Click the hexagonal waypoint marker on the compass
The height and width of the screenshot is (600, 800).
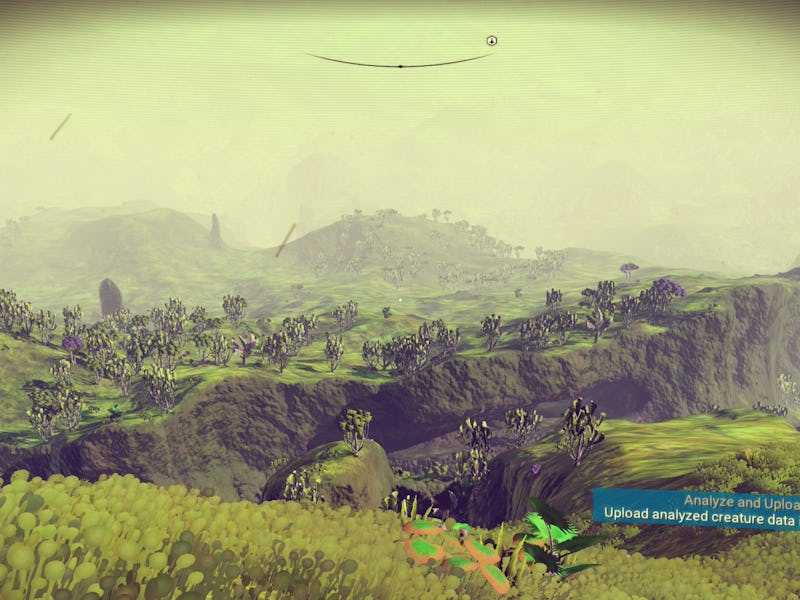pyautogui.click(x=491, y=41)
